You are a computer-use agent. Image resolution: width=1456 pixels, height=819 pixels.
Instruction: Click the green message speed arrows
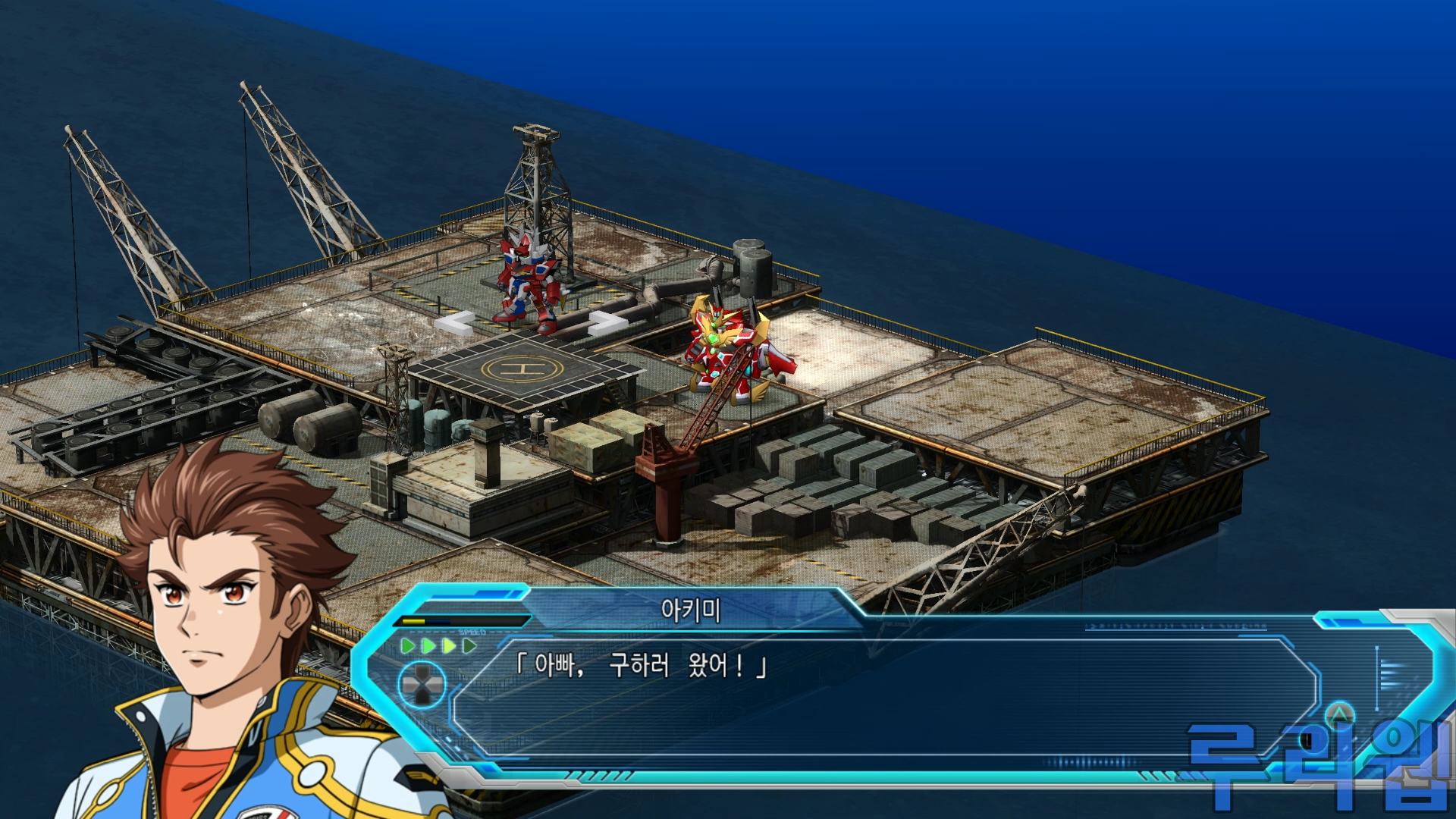(438, 646)
